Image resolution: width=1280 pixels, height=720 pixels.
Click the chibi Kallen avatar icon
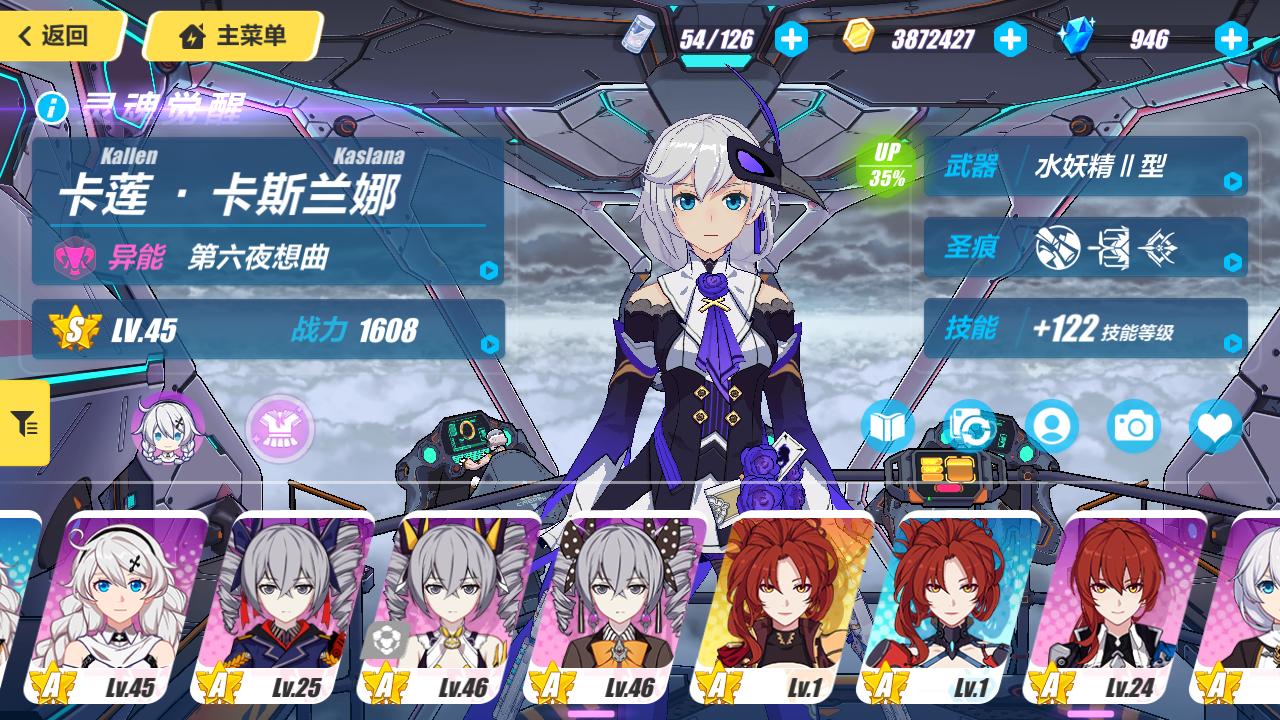(x=166, y=428)
